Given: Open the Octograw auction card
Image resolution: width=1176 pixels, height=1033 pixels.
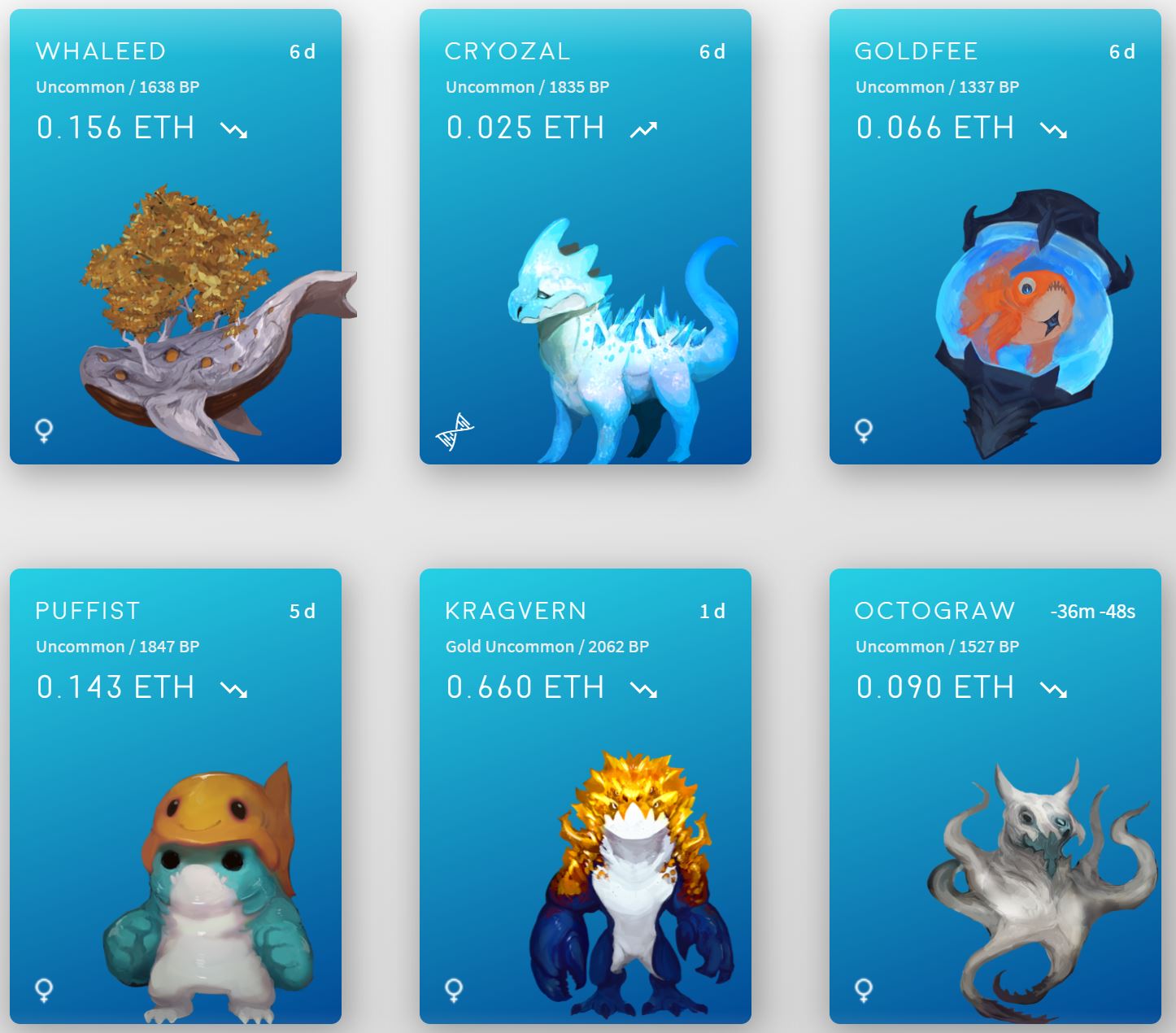Looking at the screenshot, I should pos(995,795).
